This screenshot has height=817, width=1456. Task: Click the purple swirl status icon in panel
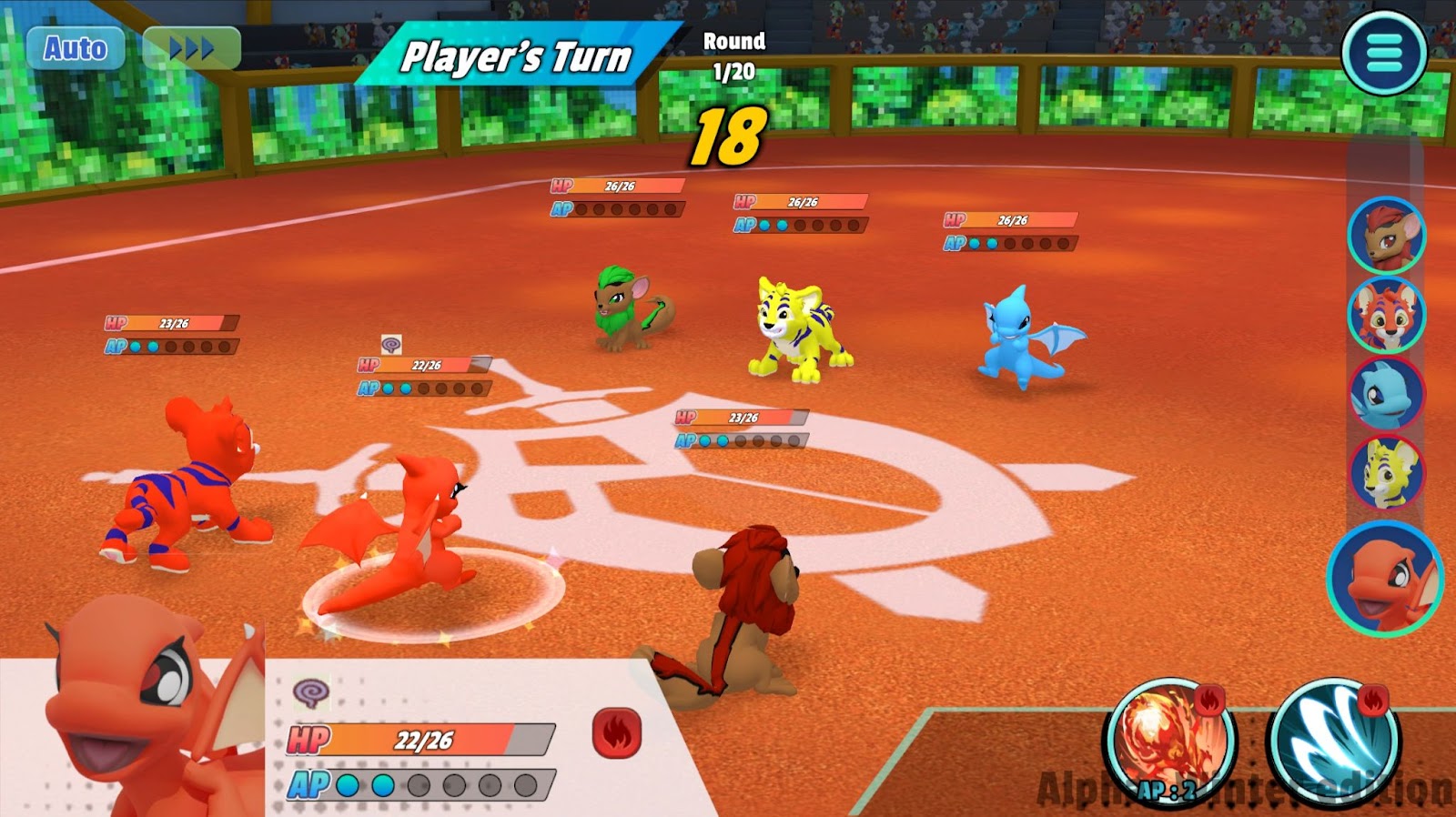[x=311, y=693]
